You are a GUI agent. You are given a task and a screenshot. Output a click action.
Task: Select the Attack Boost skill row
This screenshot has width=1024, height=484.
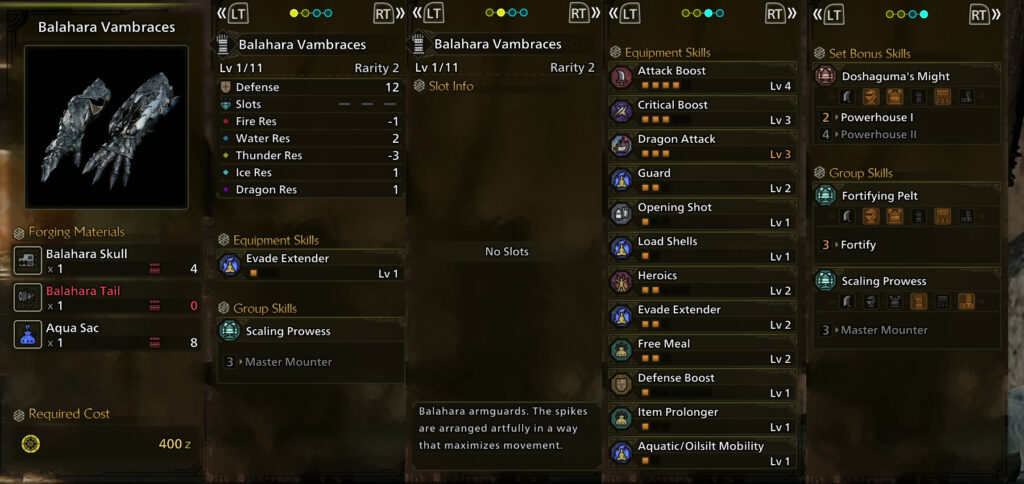[x=703, y=78]
